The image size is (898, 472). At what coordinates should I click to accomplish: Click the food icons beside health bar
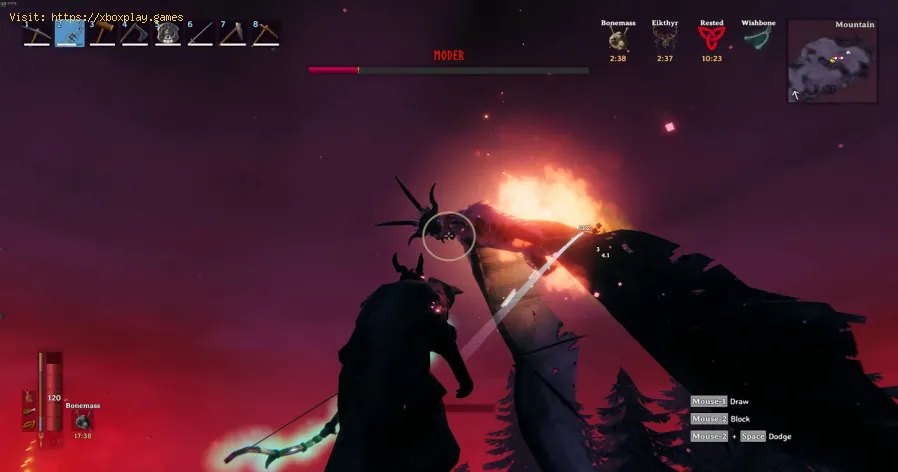click(27, 412)
